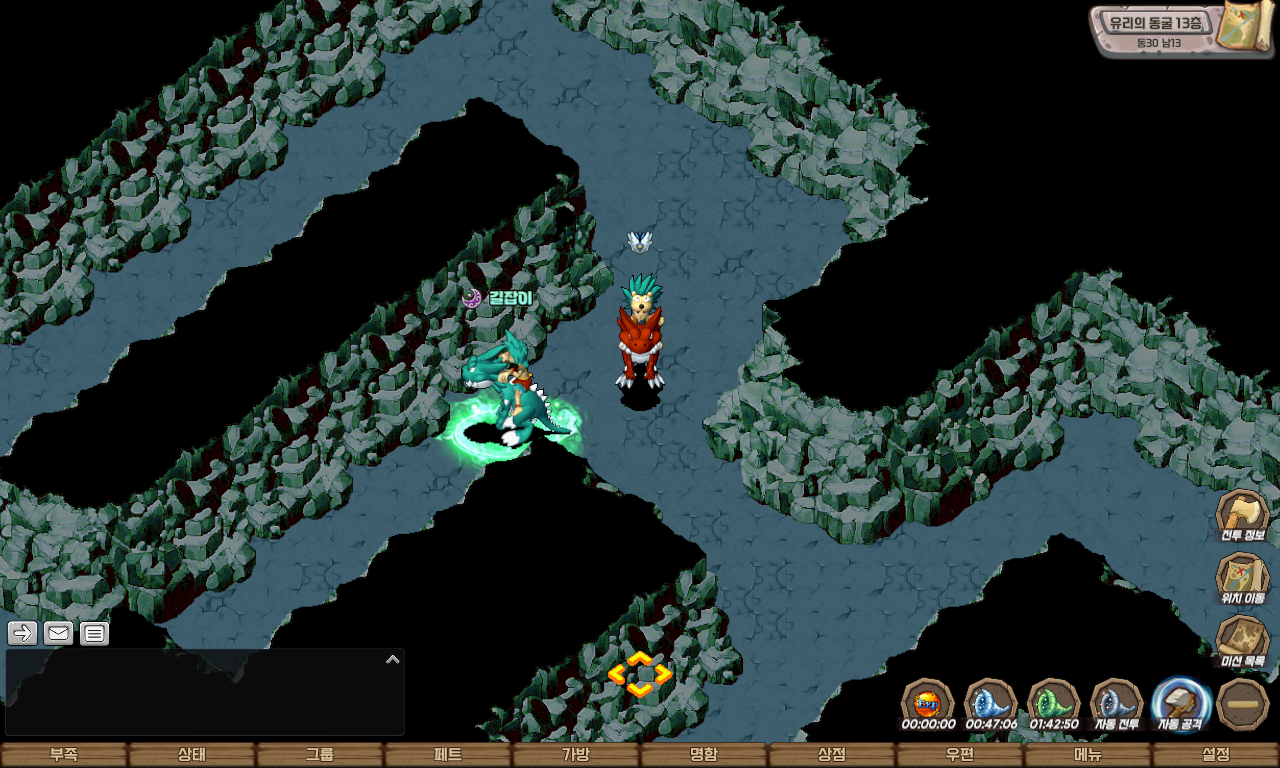Open the 전투 정보 battle info axe icon
Screen dimensions: 1280x768
[1242, 514]
